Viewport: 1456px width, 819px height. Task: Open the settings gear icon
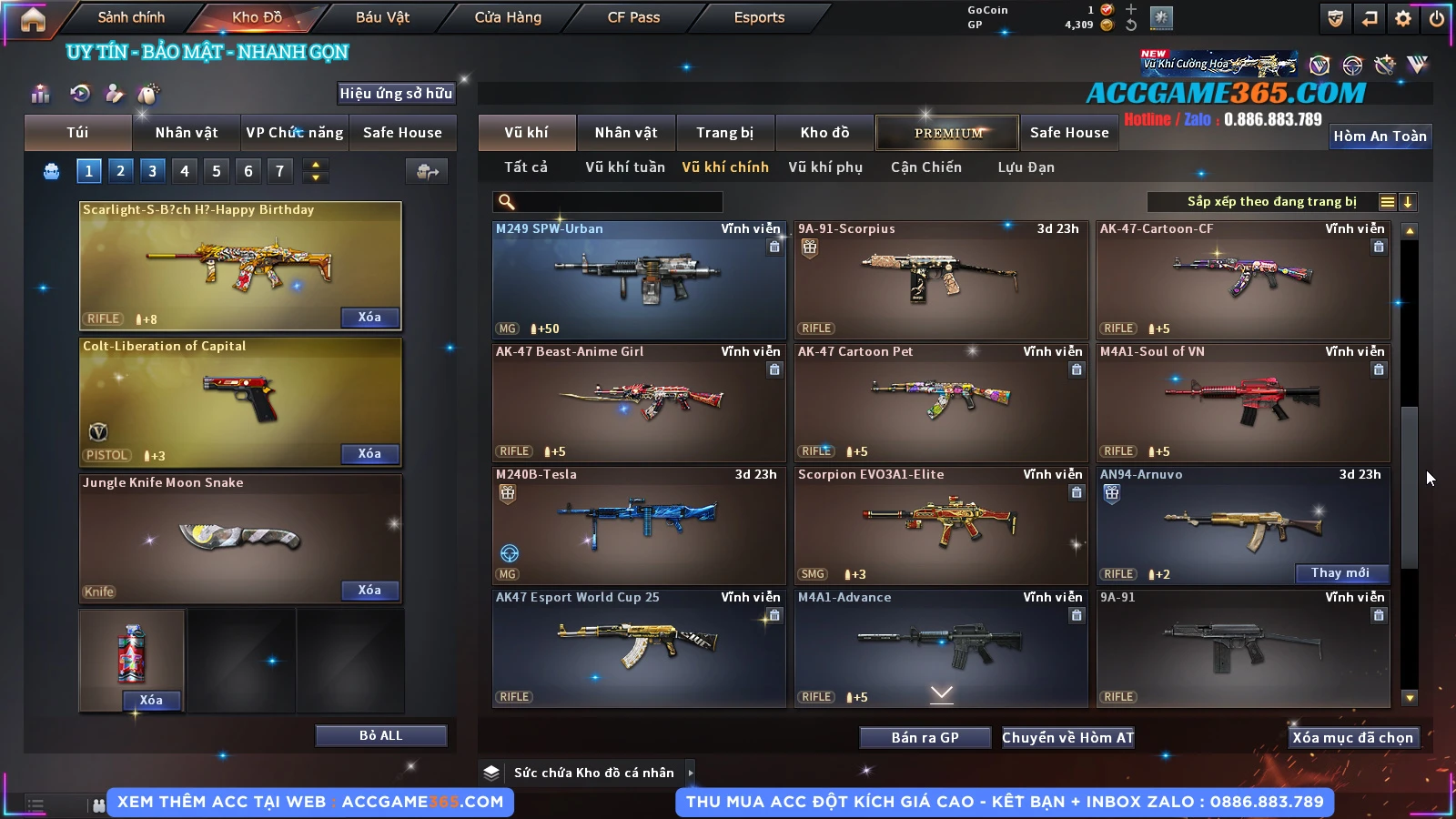1403,18
